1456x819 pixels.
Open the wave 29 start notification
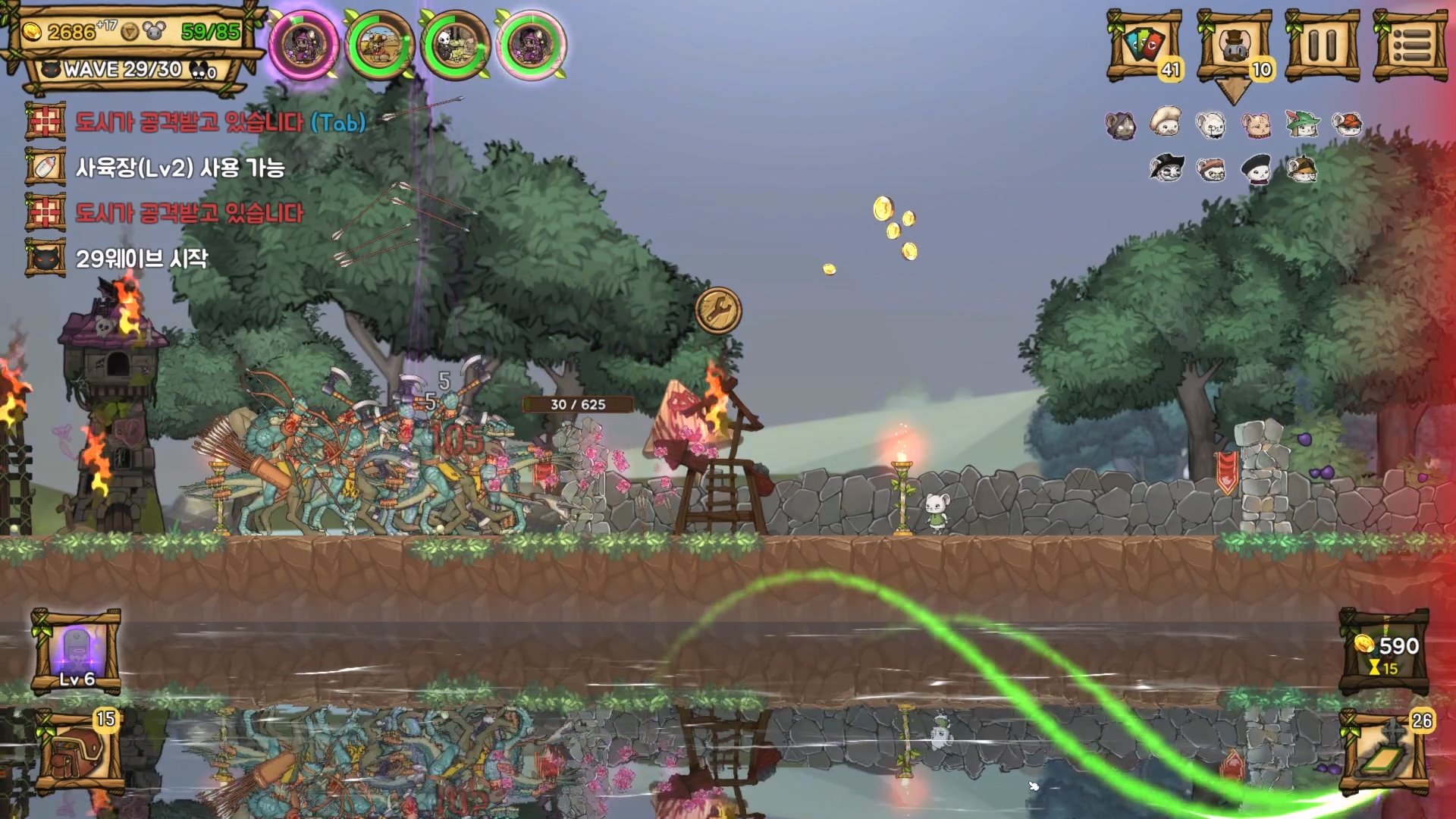[x=141, y=259]
